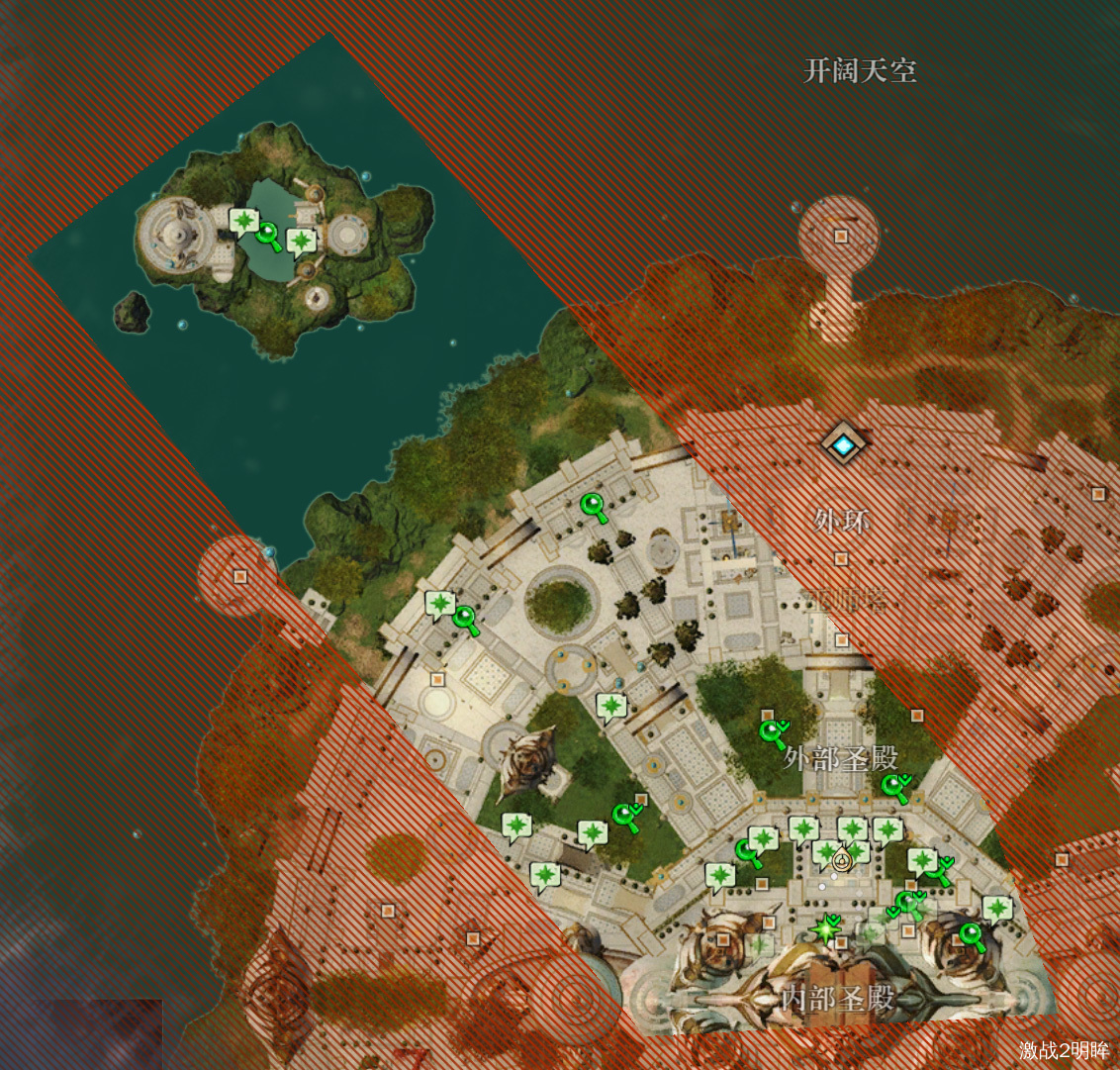Viewport: 1120px width, 1070px height.
Task: Select the cyan diamond waypoint marker
Action: 843,446
